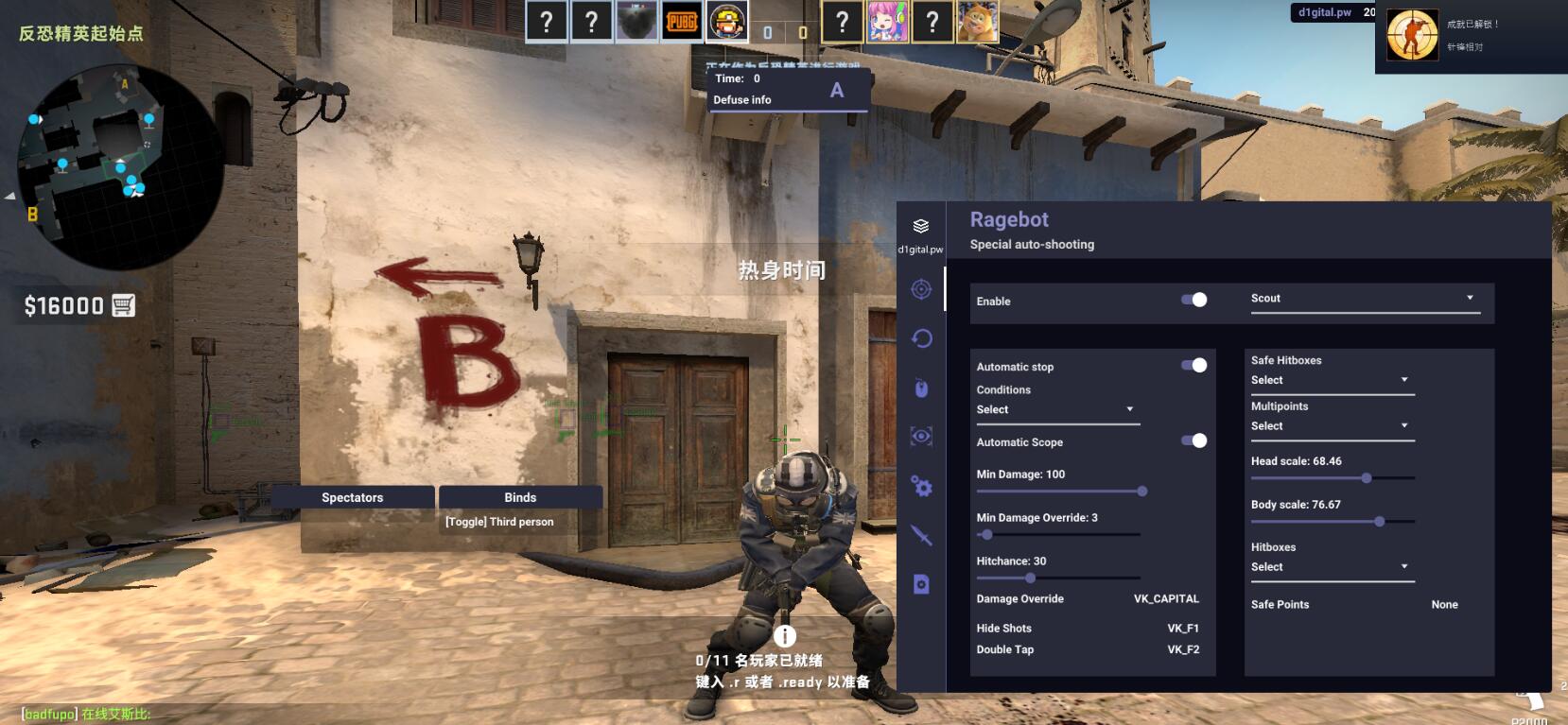
Task: Adjust the Hitchance slider
Action: click(x=1030, y=578)
